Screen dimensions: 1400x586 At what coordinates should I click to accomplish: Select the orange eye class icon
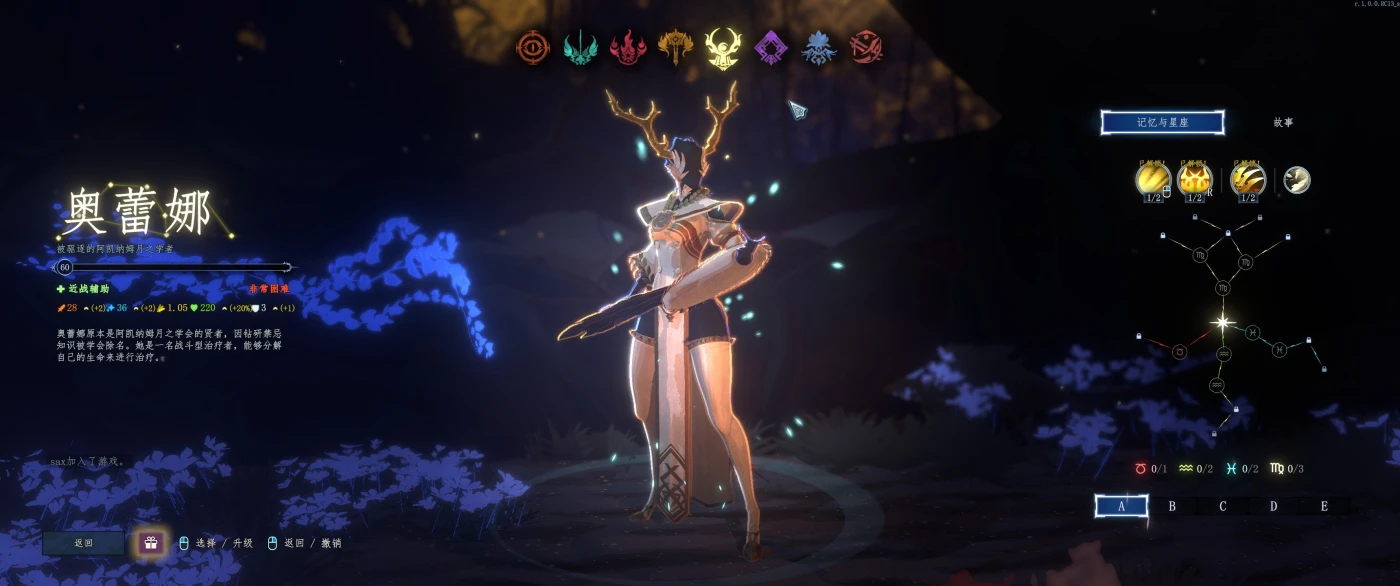533,47
